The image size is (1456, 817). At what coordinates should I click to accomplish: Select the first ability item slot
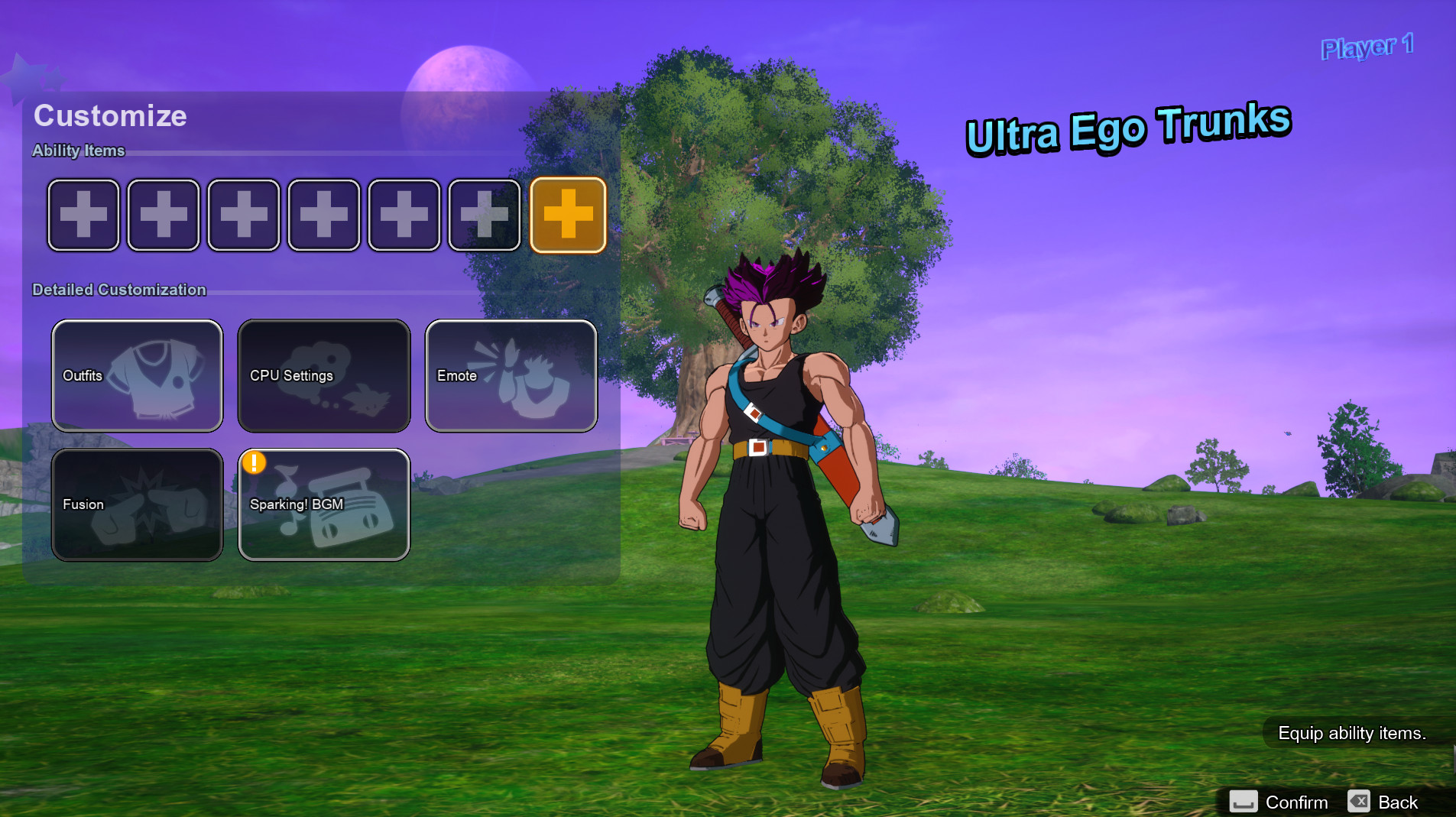click(83, 215)
